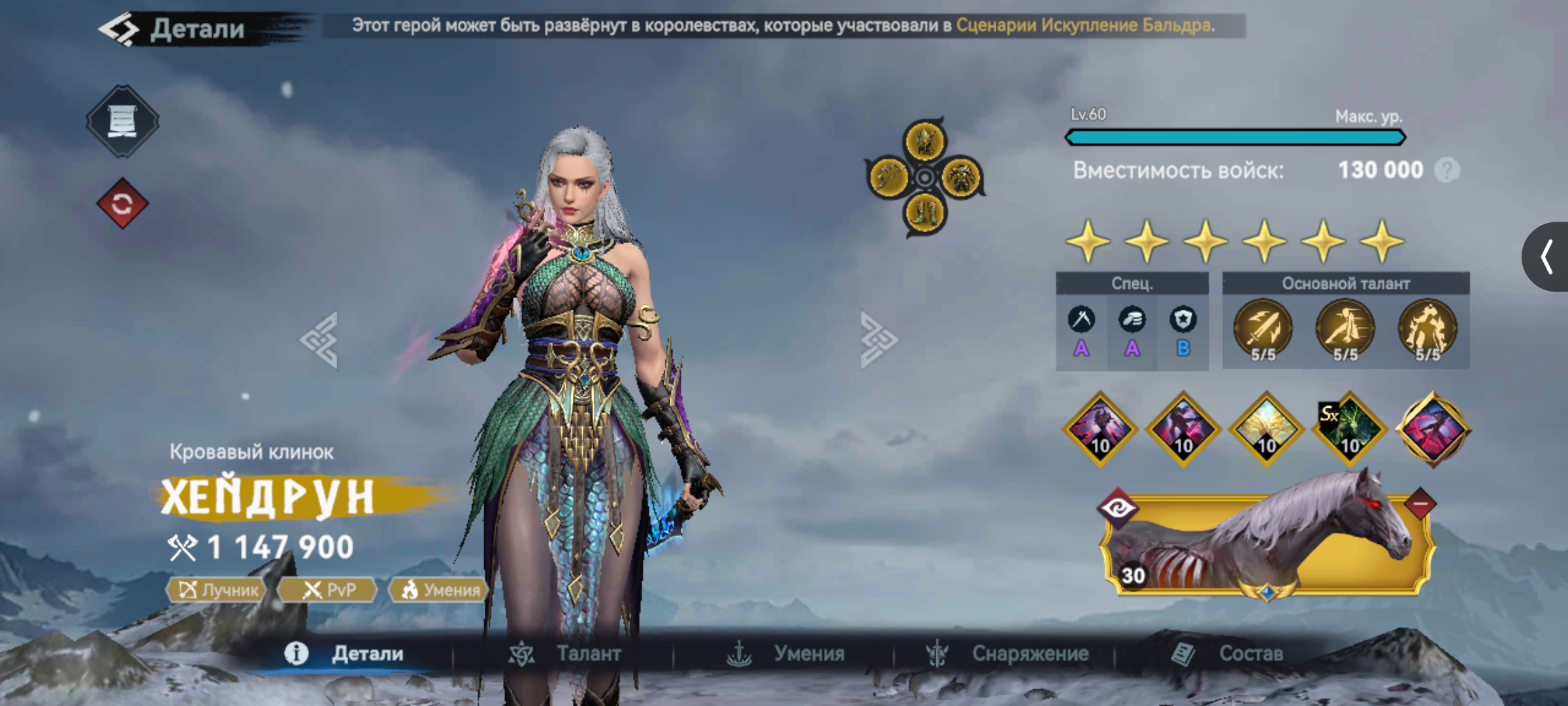Screen dimensions: 1568x706
Task: Switch to the Талант tab
Action: [x=566, y=653]
